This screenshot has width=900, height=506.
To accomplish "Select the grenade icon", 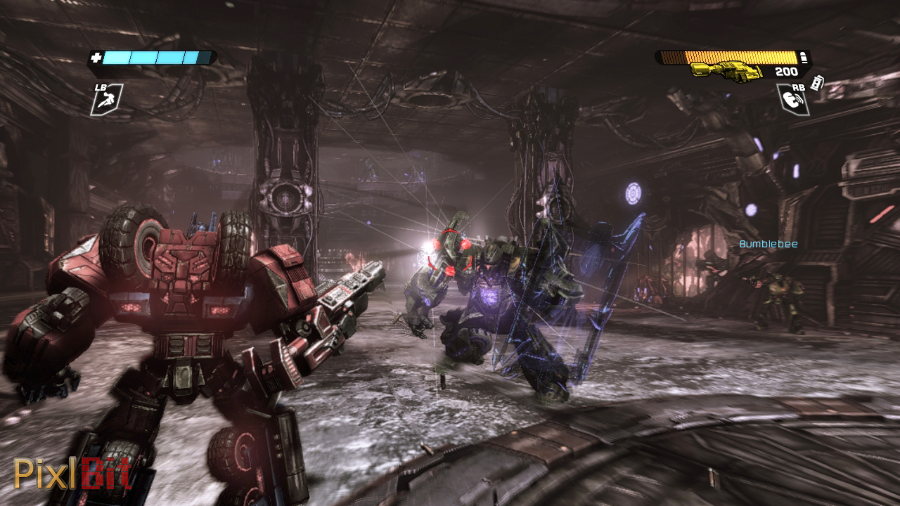I will 819,82.
